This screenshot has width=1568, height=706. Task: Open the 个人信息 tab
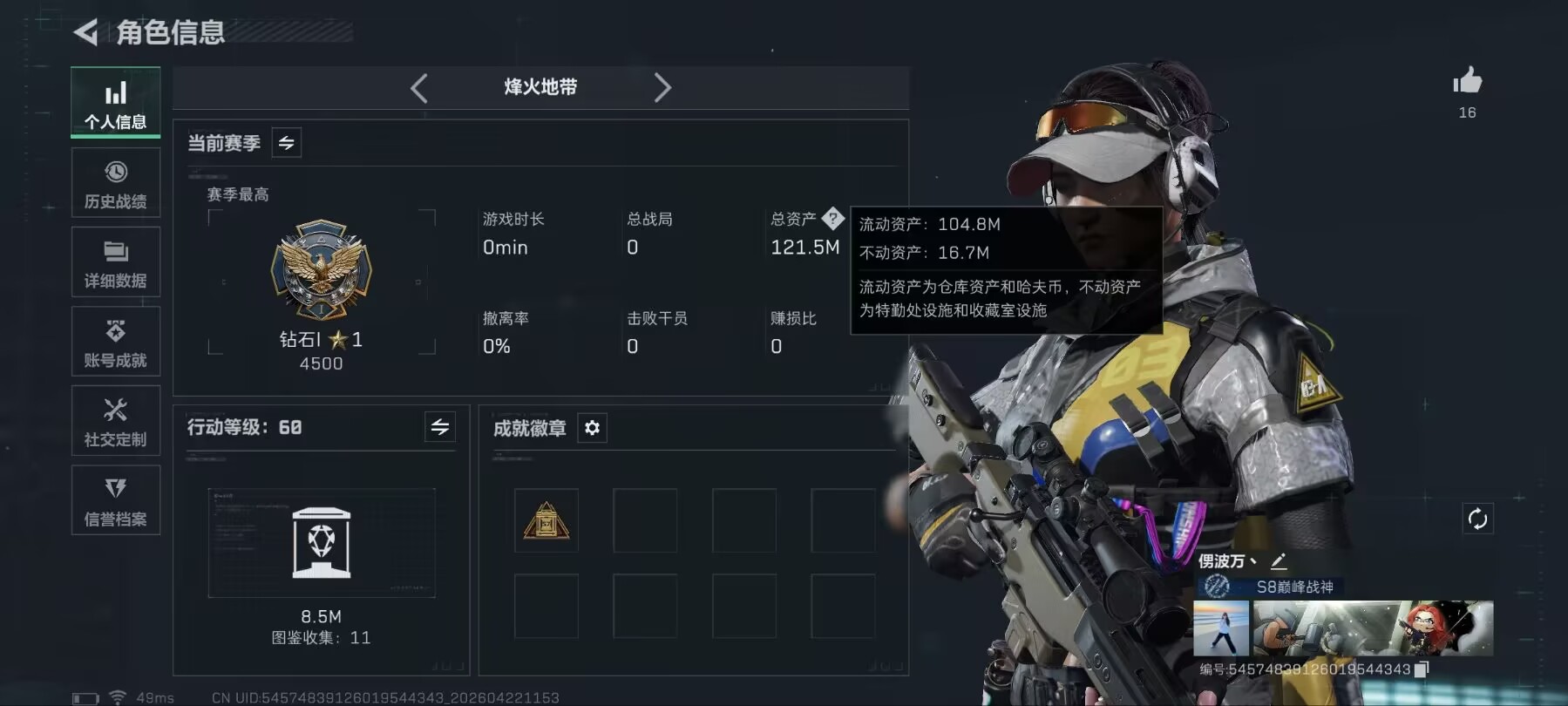[x=116, y=102]
